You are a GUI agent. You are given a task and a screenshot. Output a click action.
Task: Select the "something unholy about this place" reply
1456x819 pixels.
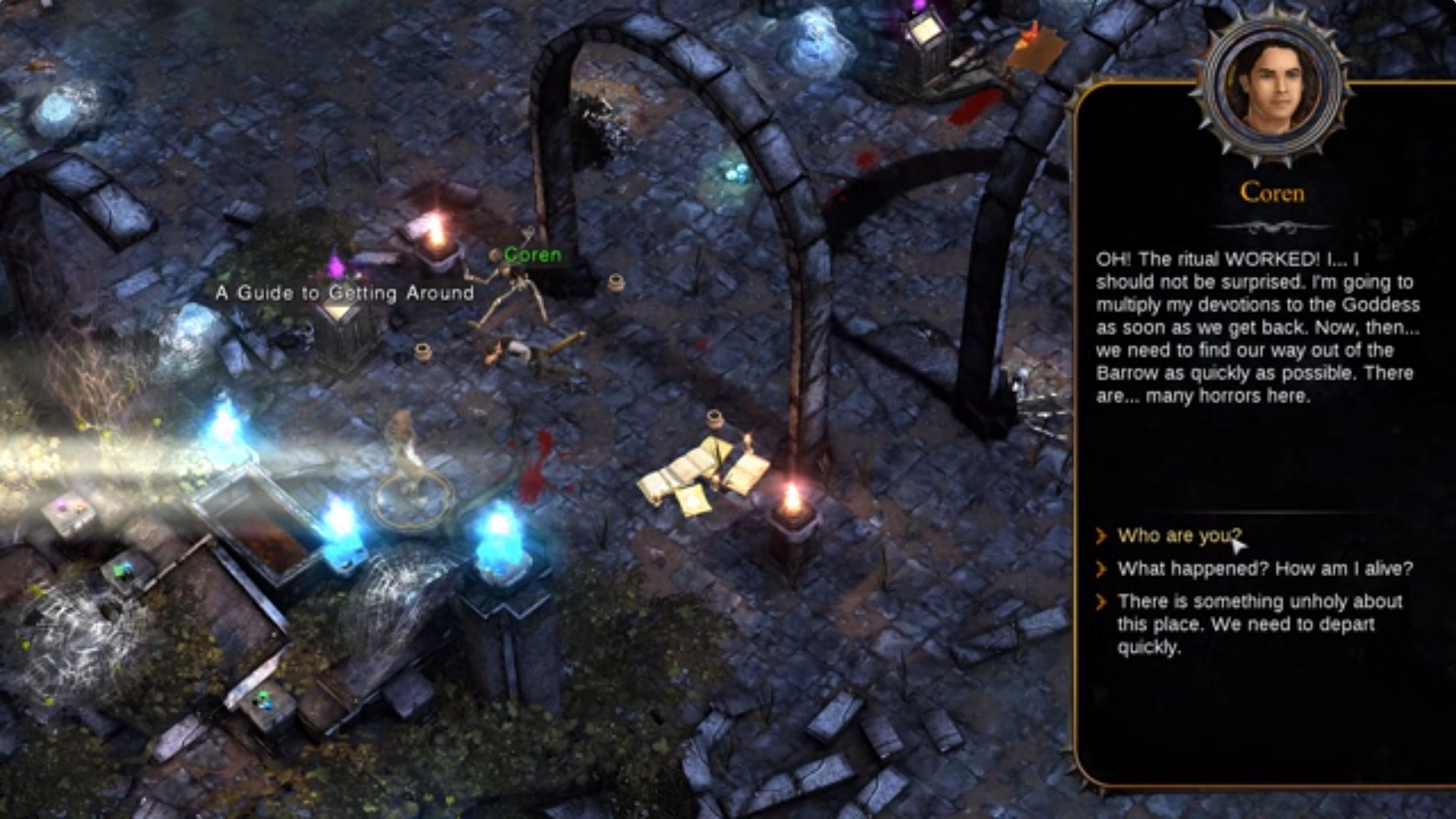tap(1259, 623)
